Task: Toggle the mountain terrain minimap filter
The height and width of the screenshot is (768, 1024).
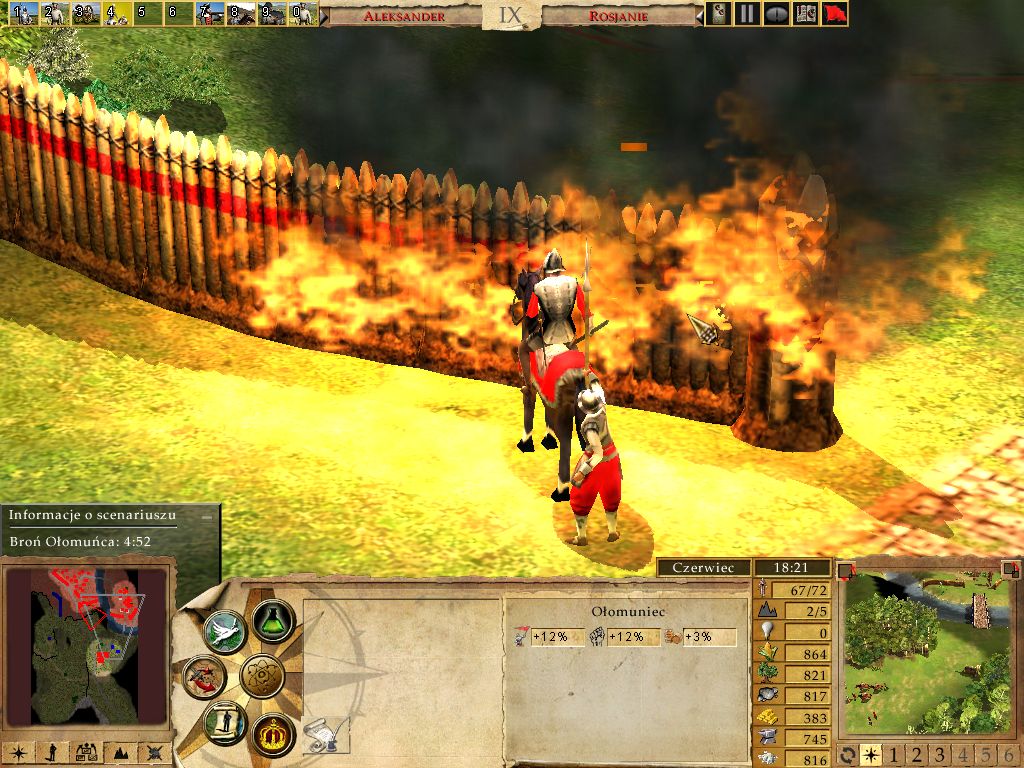Action: tap(121, 753)
